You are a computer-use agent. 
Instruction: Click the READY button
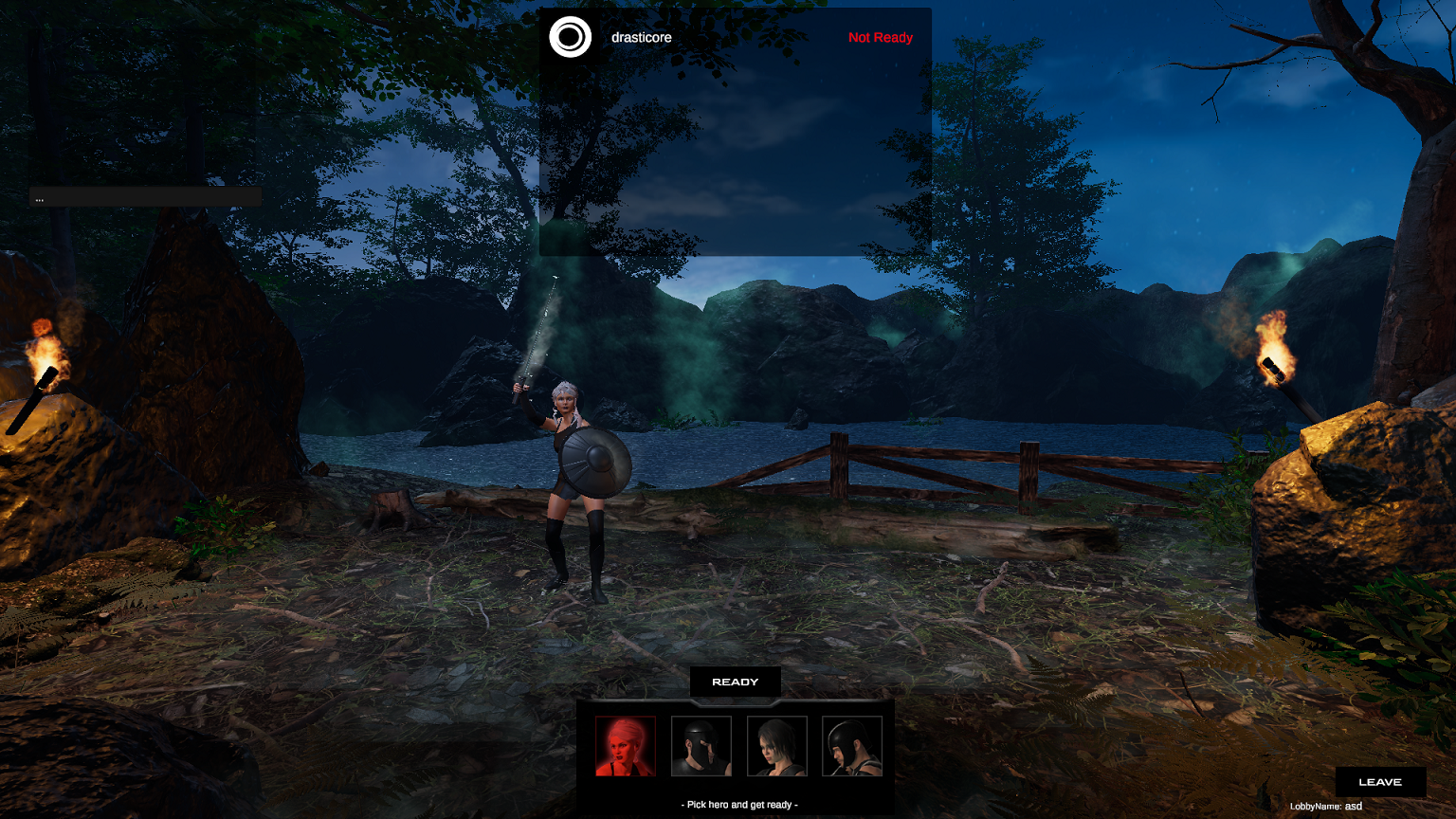pos(735,682)
